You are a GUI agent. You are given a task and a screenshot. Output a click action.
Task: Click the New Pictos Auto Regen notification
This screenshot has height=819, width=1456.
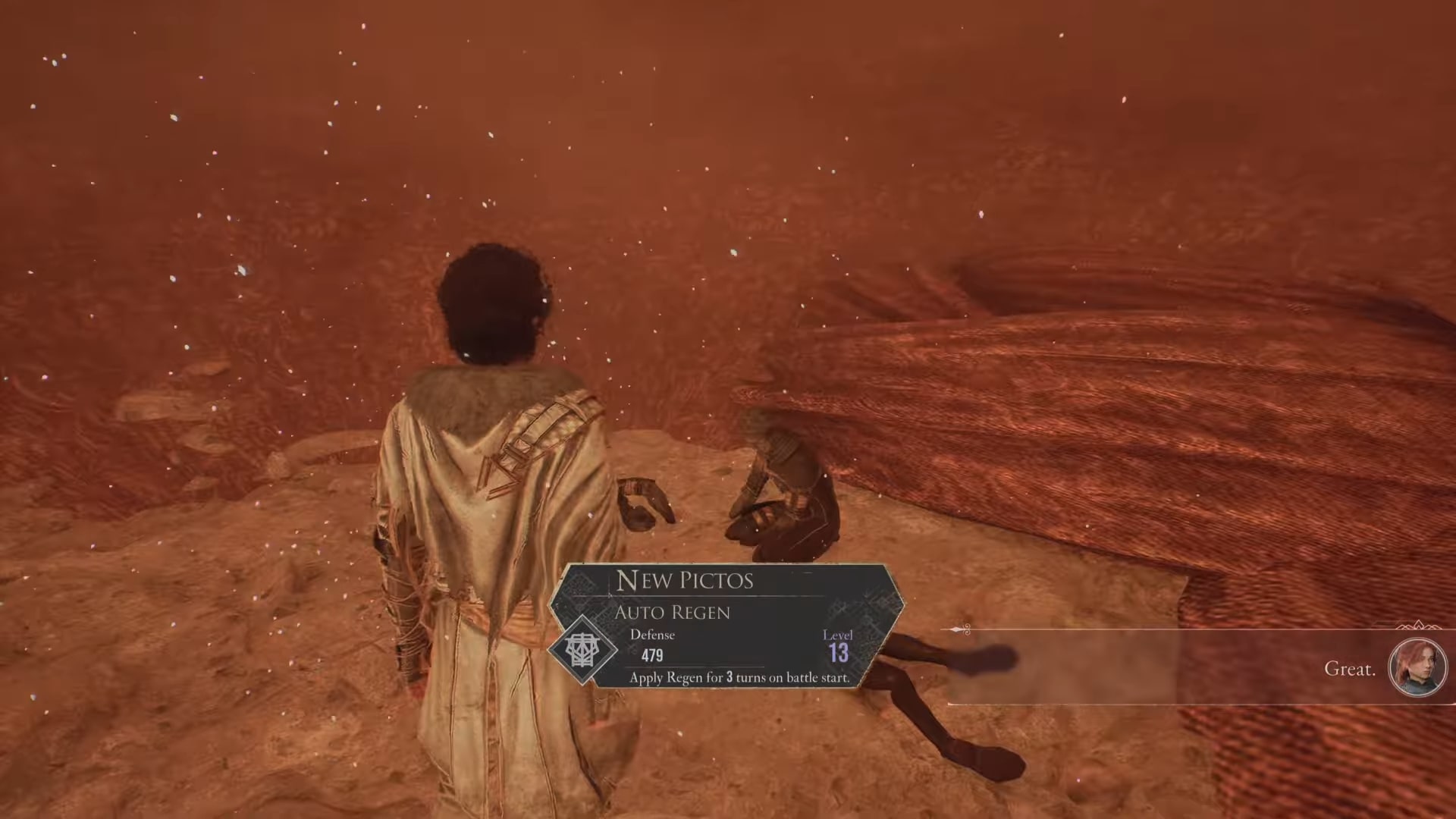pyautogui.click(x=728, y=626)
